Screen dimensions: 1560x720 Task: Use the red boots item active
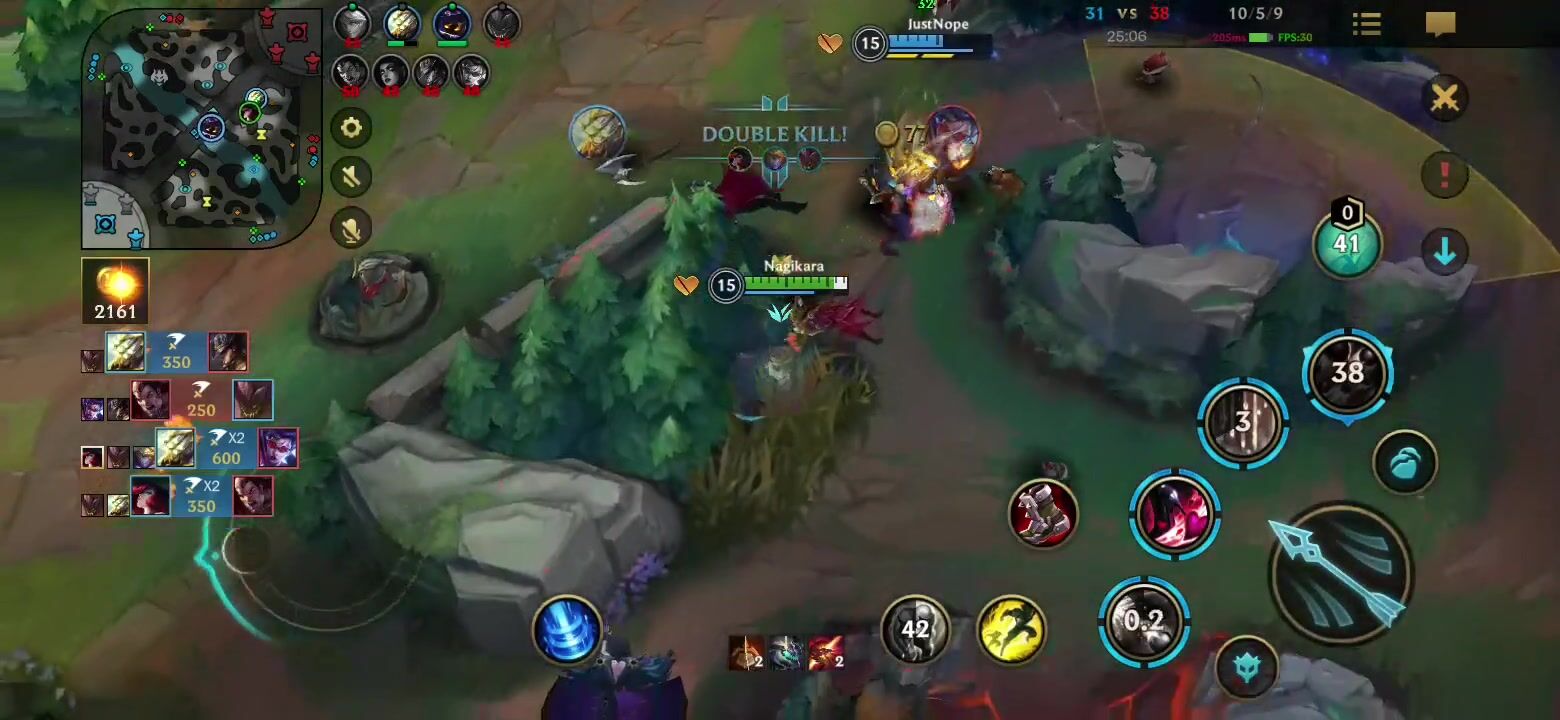[x=1043, y=514]
